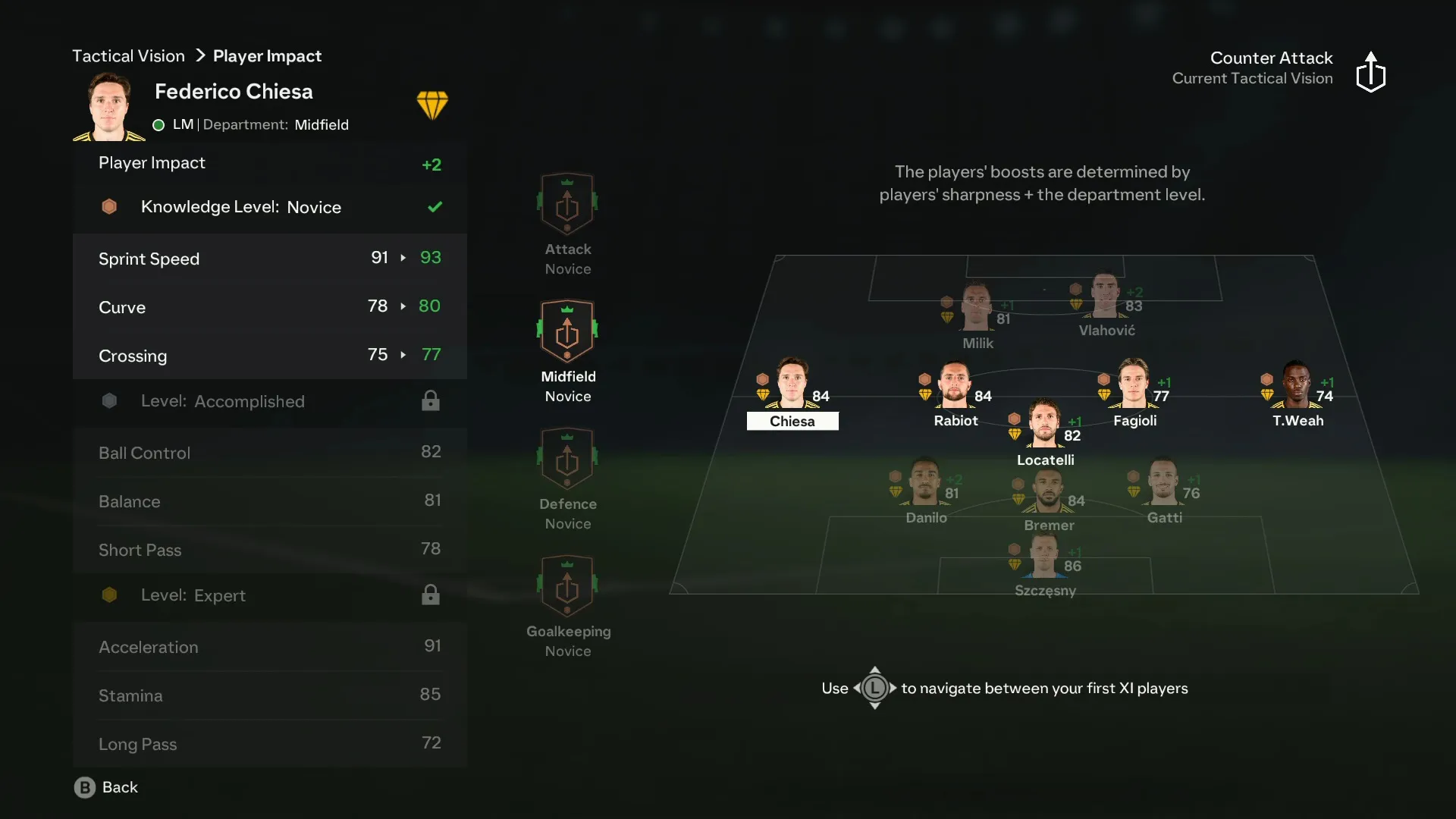
Task: Click the L-stick navigation icon
Action: pyautogui.click(x=874, y=689)
